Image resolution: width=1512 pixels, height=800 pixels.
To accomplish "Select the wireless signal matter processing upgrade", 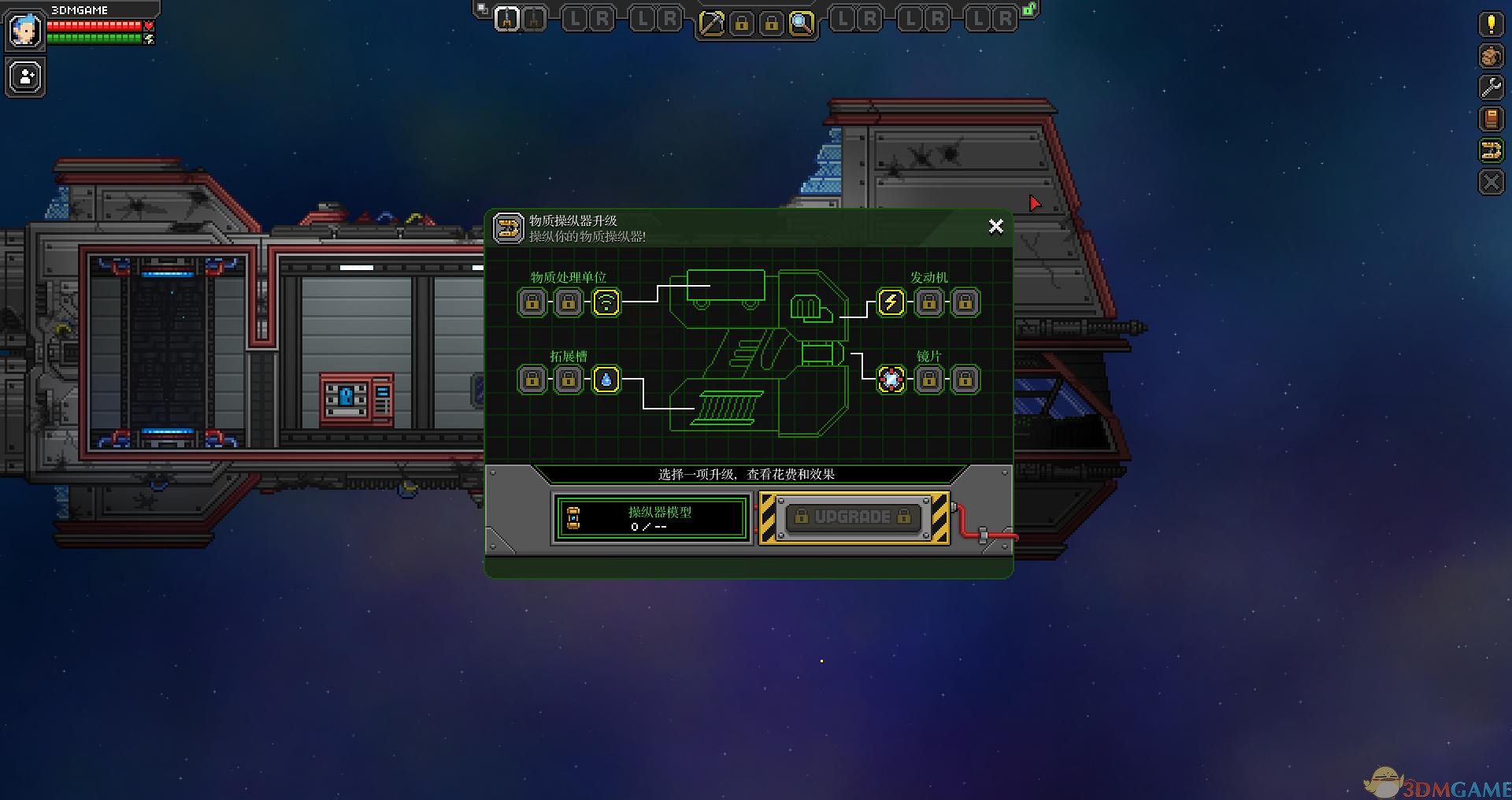I will pyautogui.click(x=606, y=302).
